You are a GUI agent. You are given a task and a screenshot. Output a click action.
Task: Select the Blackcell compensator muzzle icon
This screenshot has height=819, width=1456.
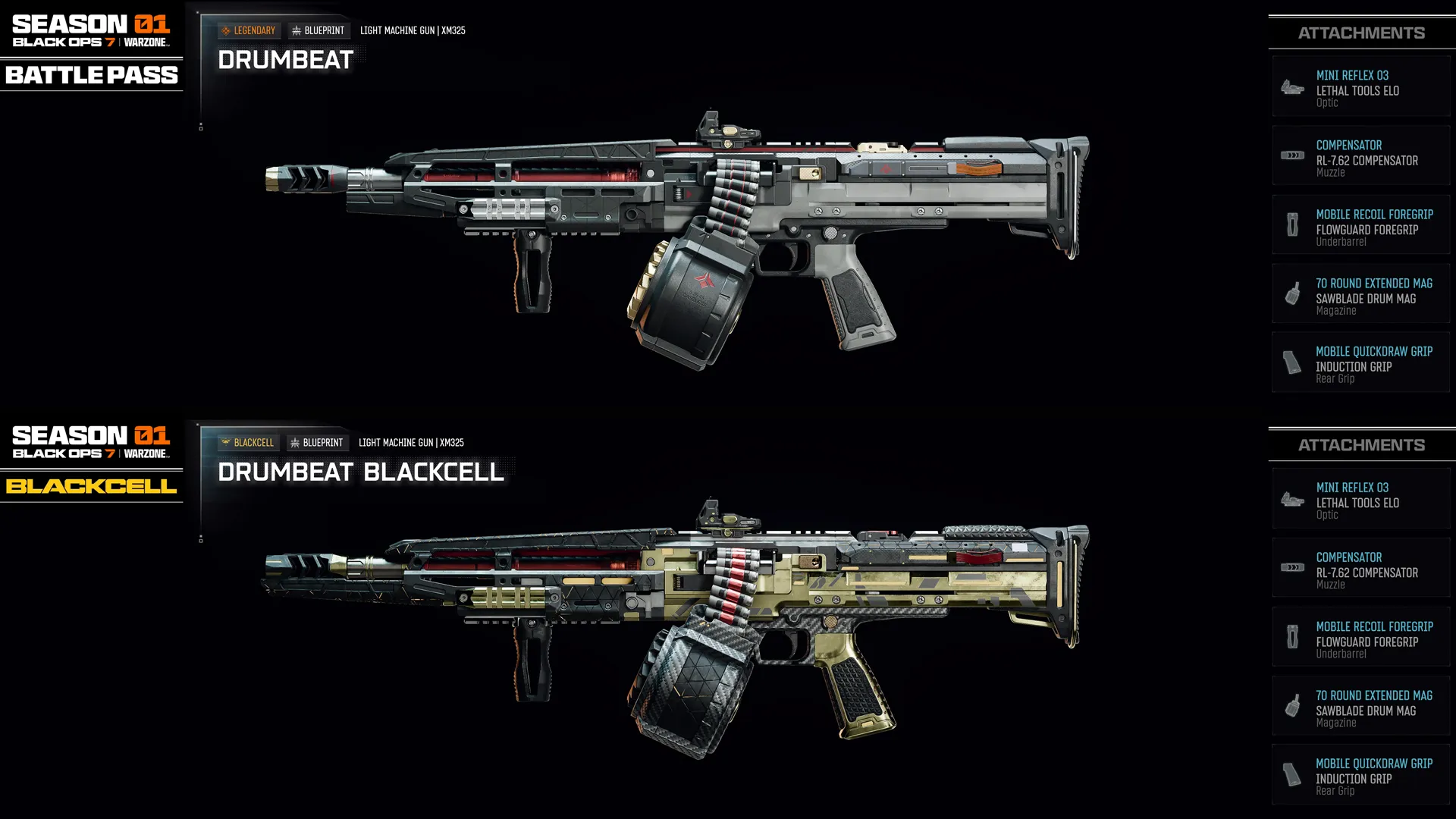1292,567
